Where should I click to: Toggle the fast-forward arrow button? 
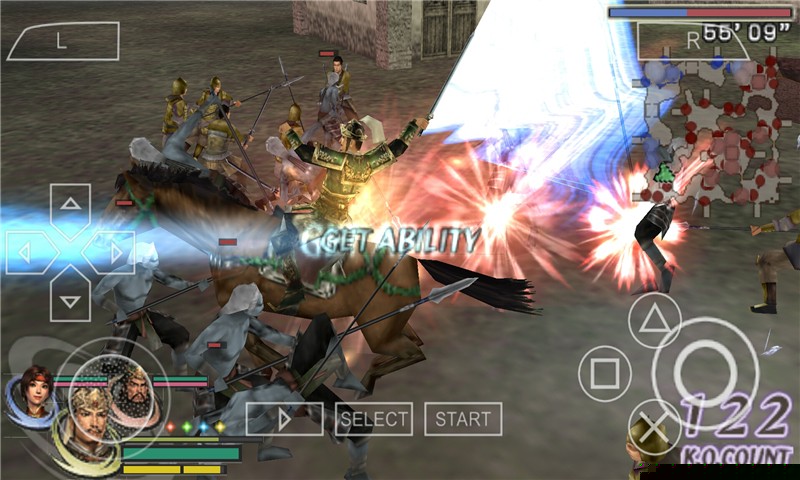pos(284,419)
